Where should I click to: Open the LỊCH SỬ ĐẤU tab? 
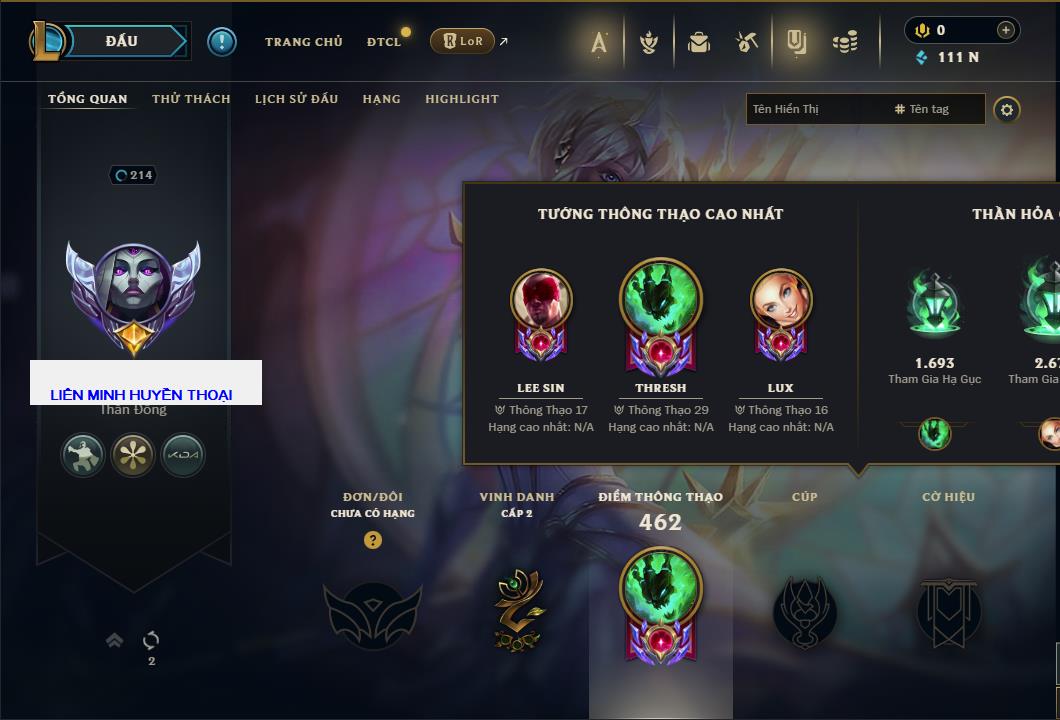pos(296,99)
